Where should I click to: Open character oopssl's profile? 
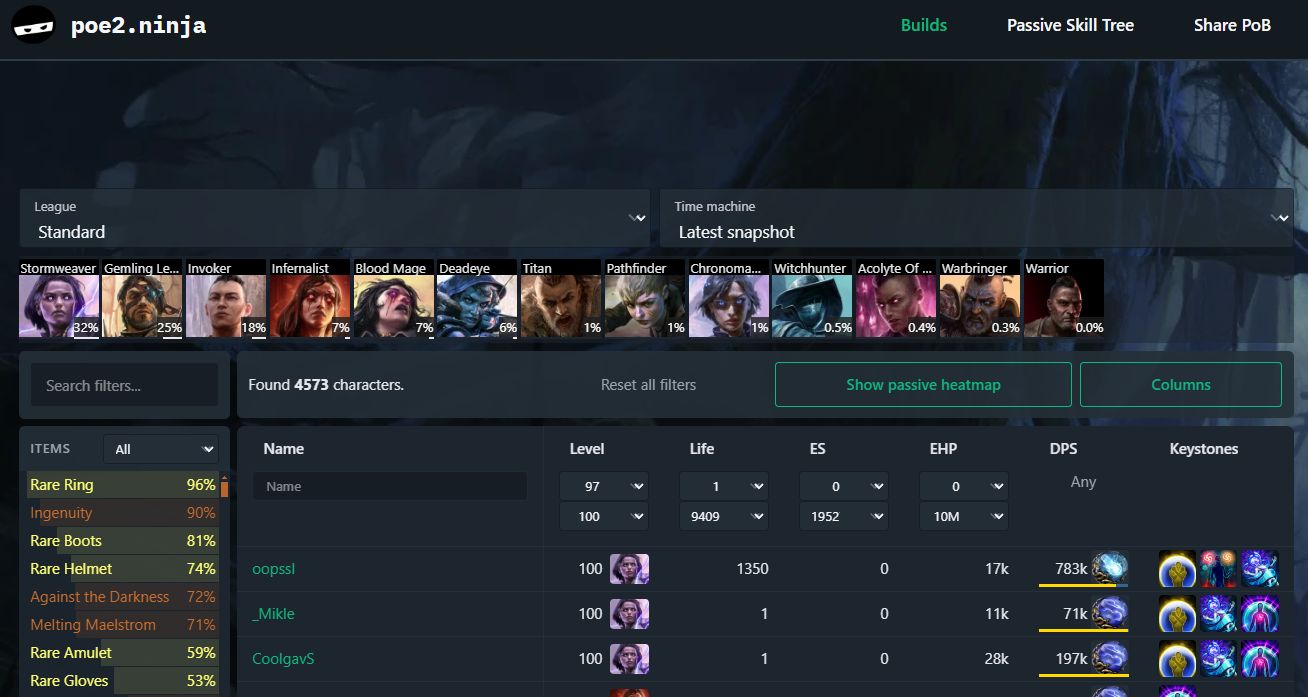click(273, 569)
